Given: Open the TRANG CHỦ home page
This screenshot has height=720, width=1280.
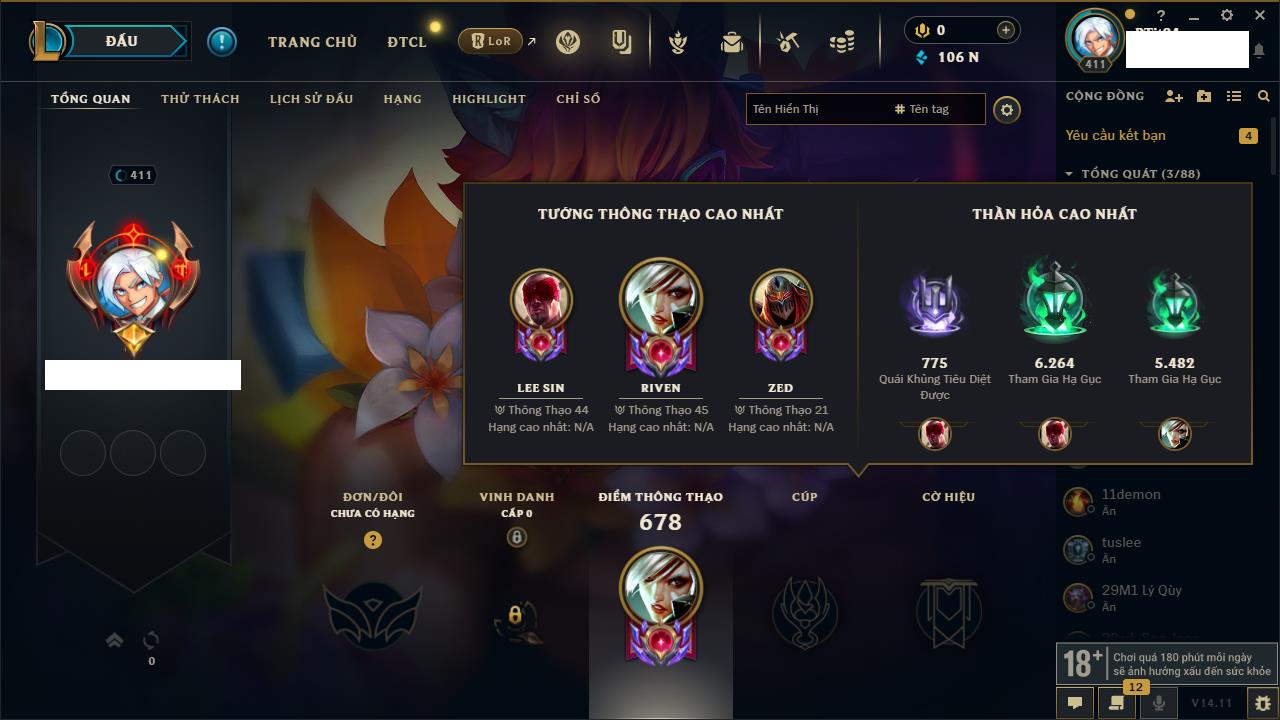Looking at the screenshot, I should [312, 42].
